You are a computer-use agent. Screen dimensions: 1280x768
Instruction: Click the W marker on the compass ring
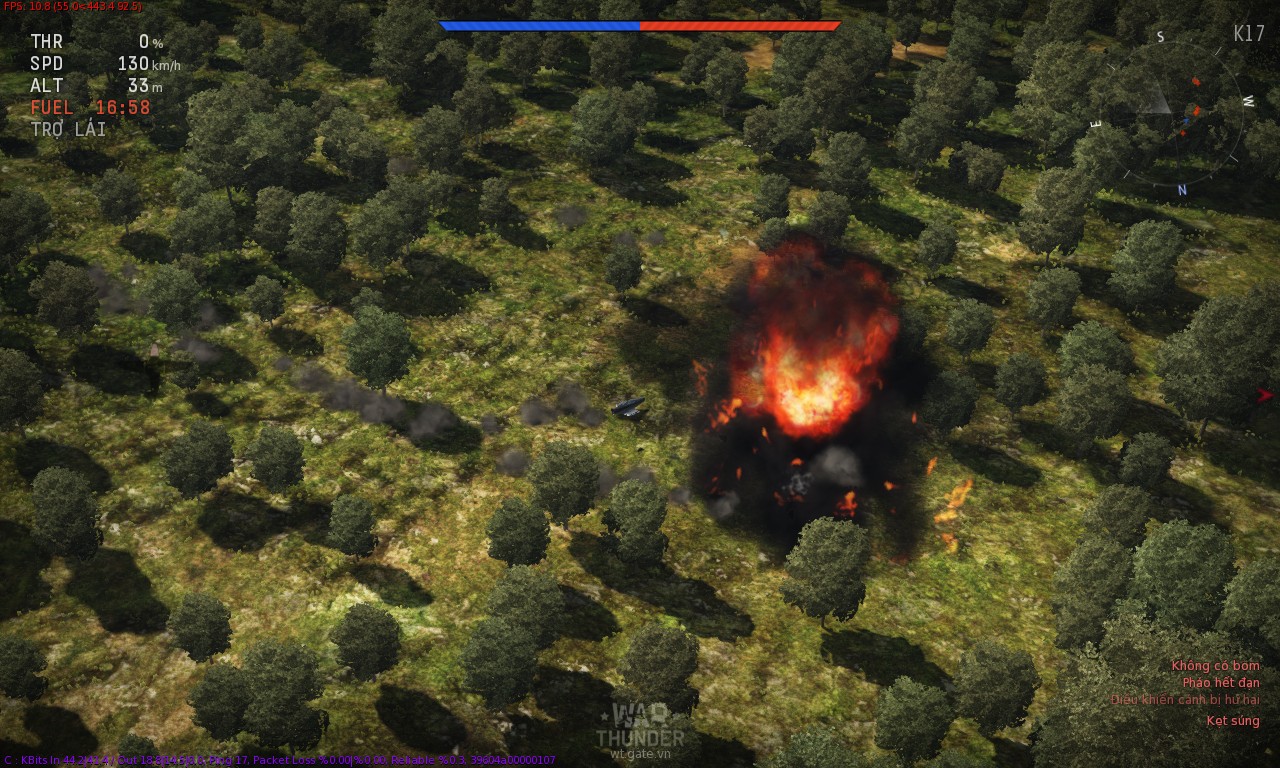point(1250,101)
